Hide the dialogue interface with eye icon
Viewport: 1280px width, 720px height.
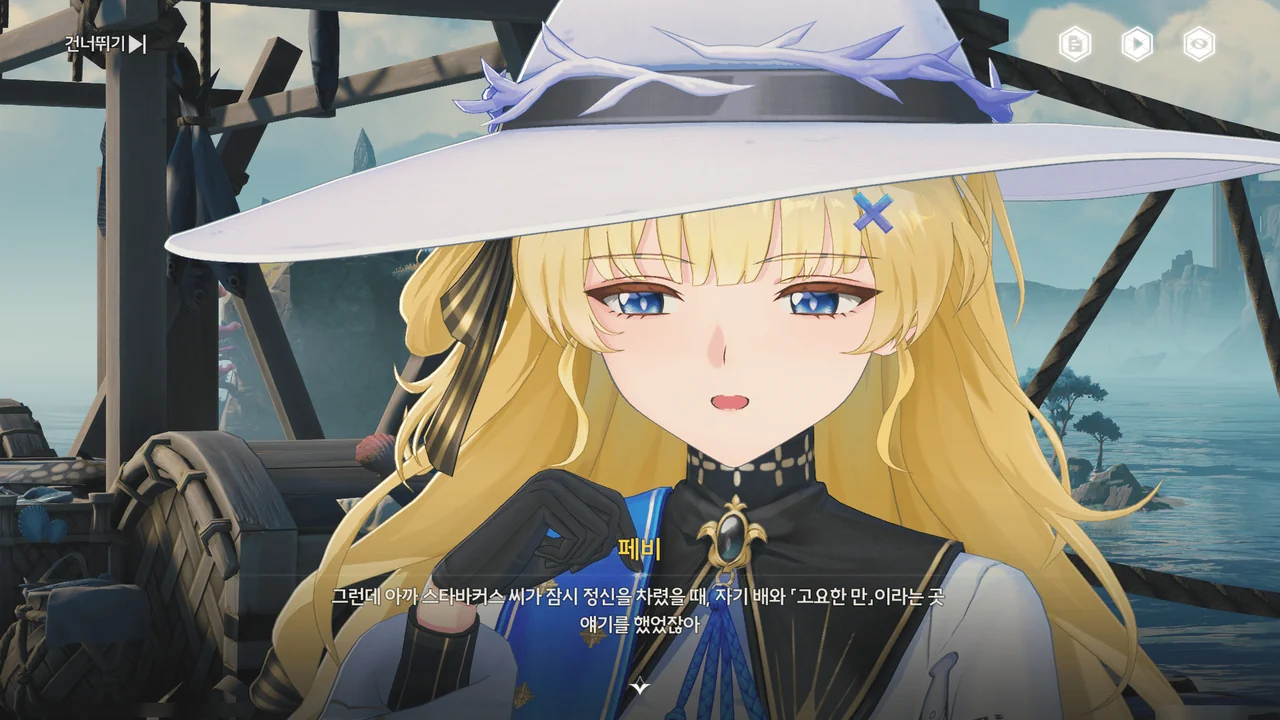(x=1199, y=44)
